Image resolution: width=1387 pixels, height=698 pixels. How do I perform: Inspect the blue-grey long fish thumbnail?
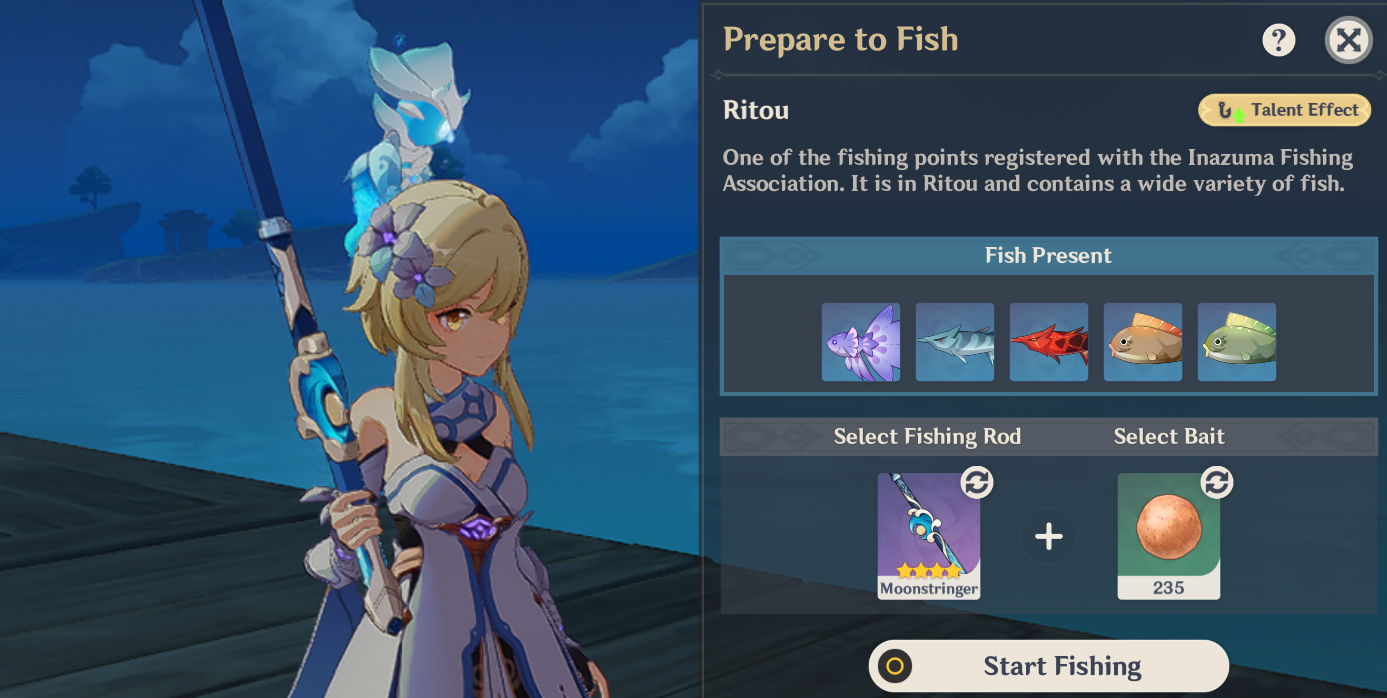pyautogui.click(x=955, y=342)
